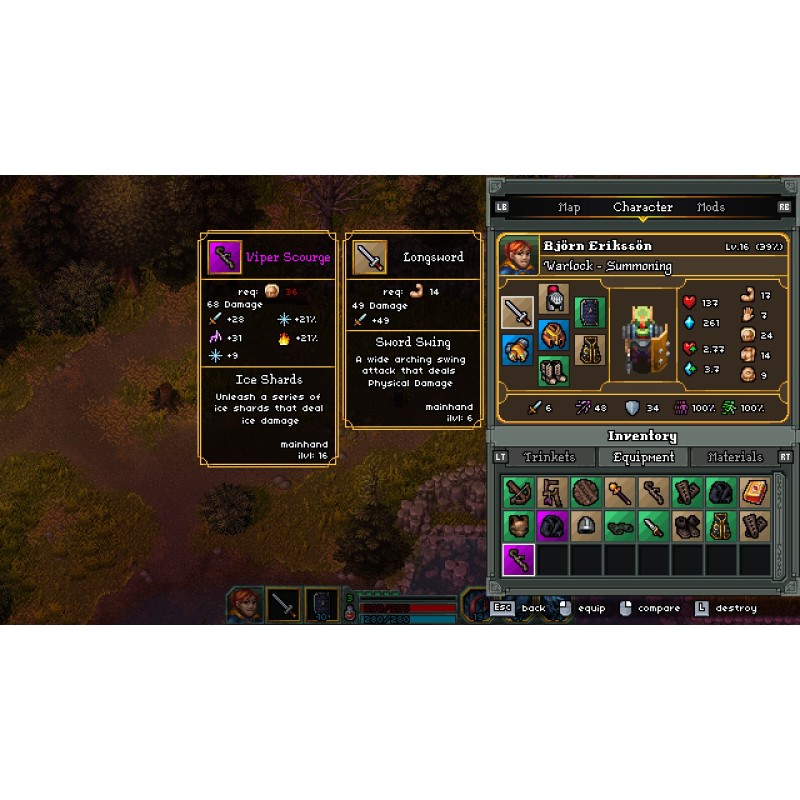
Task: Select the Equipment inventory tab
Action: click(644, 457)
